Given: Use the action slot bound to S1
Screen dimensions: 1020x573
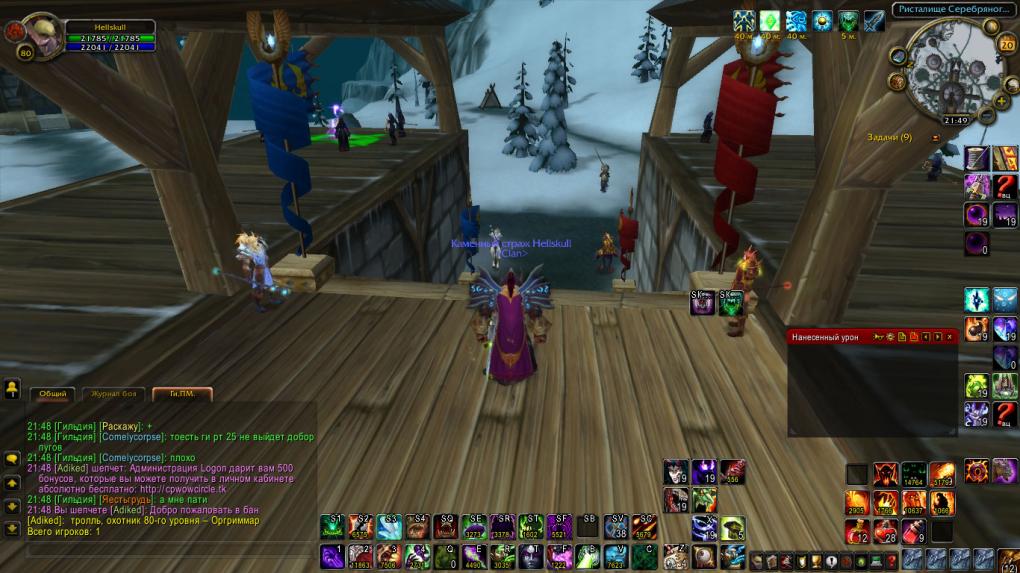Looking at the screenshot, I should tap(332, 527).
